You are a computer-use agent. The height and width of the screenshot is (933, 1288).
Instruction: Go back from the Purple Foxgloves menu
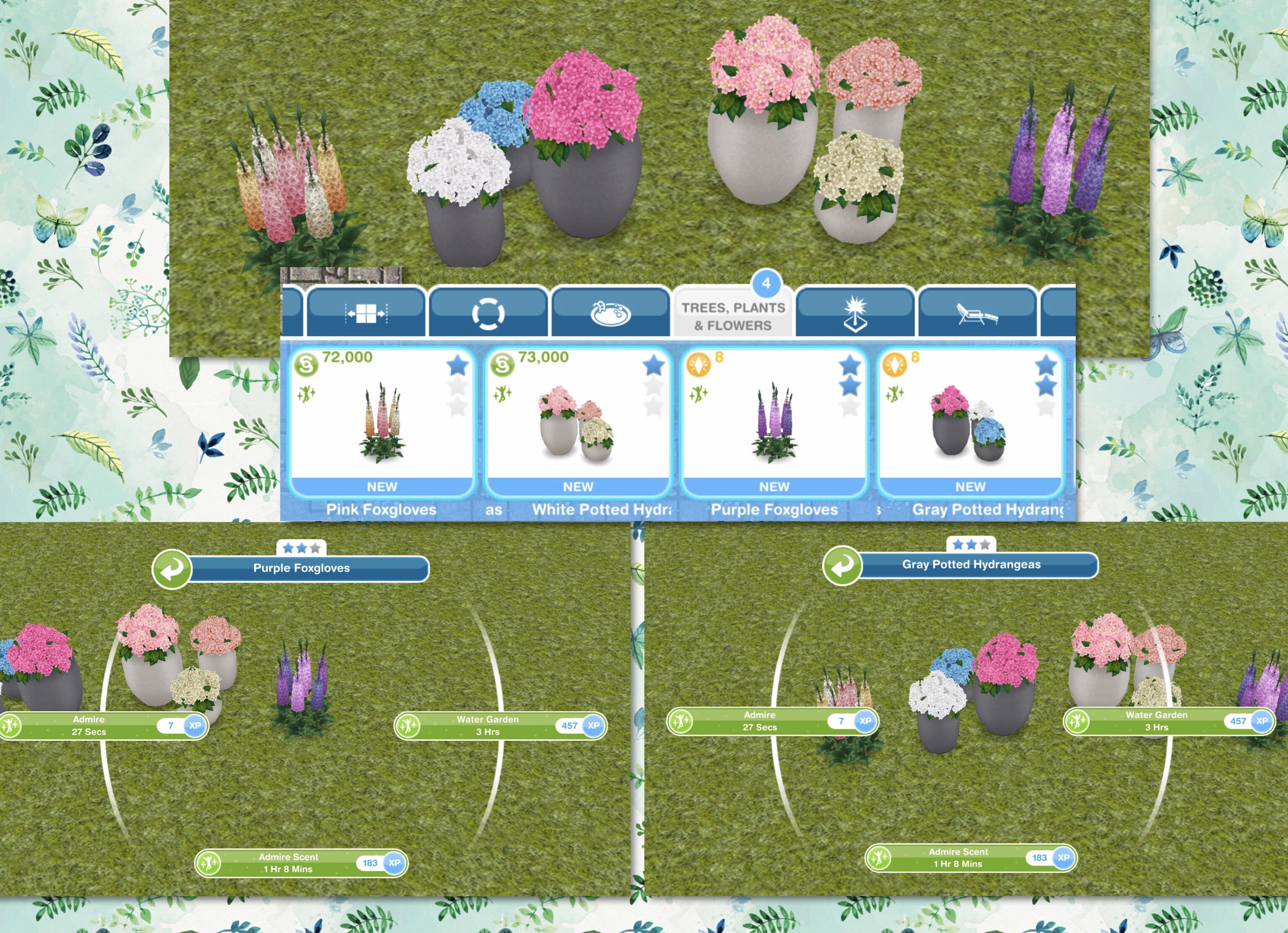coord(171,568)
